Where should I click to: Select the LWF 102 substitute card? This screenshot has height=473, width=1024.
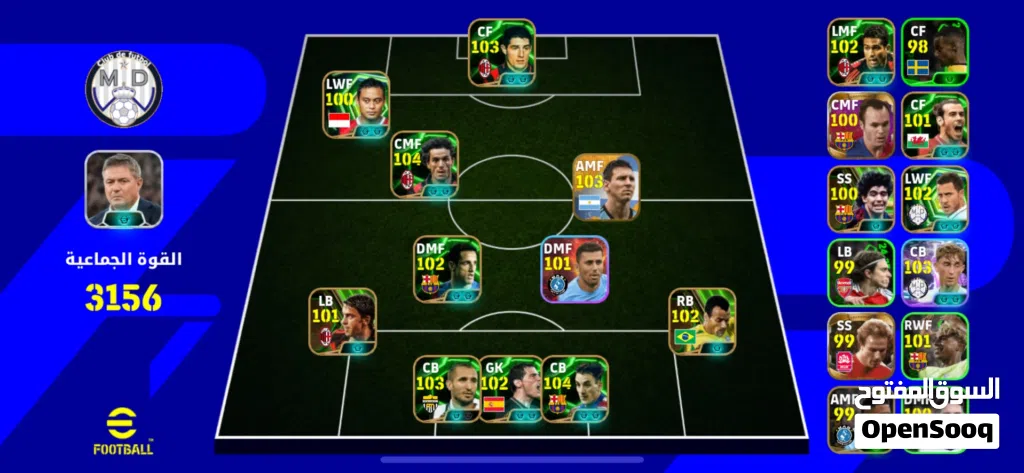pos(934,199)
